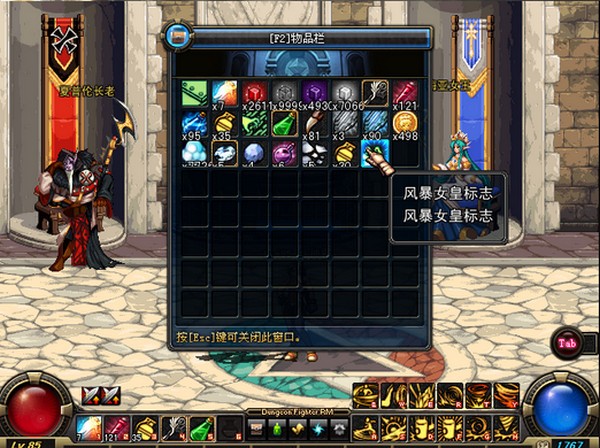Click the black cube stack x9999
Viewport: 600px width, 448px height.
tap(284, 94)
